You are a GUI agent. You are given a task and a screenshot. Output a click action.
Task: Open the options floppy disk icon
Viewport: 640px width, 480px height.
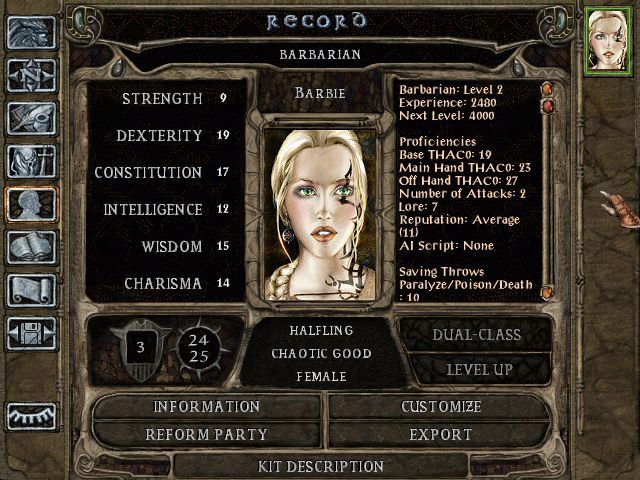[31, 333]
